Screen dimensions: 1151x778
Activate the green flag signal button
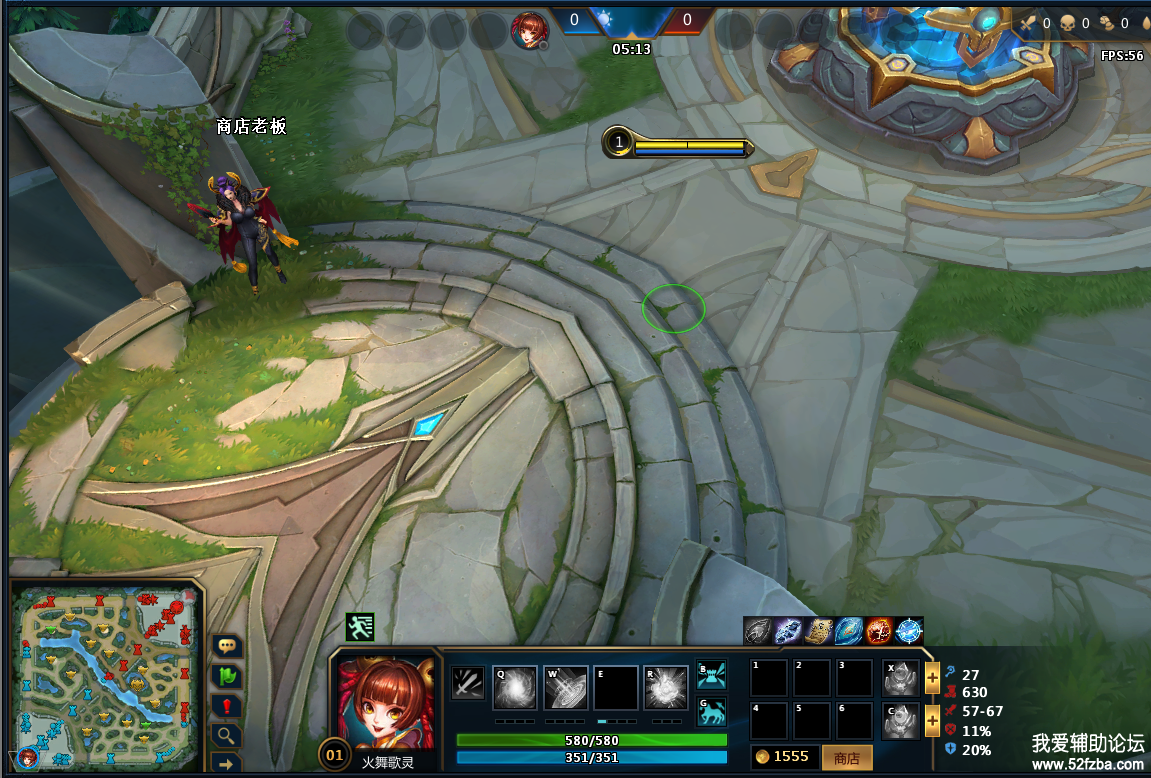(x=227, y=677)
